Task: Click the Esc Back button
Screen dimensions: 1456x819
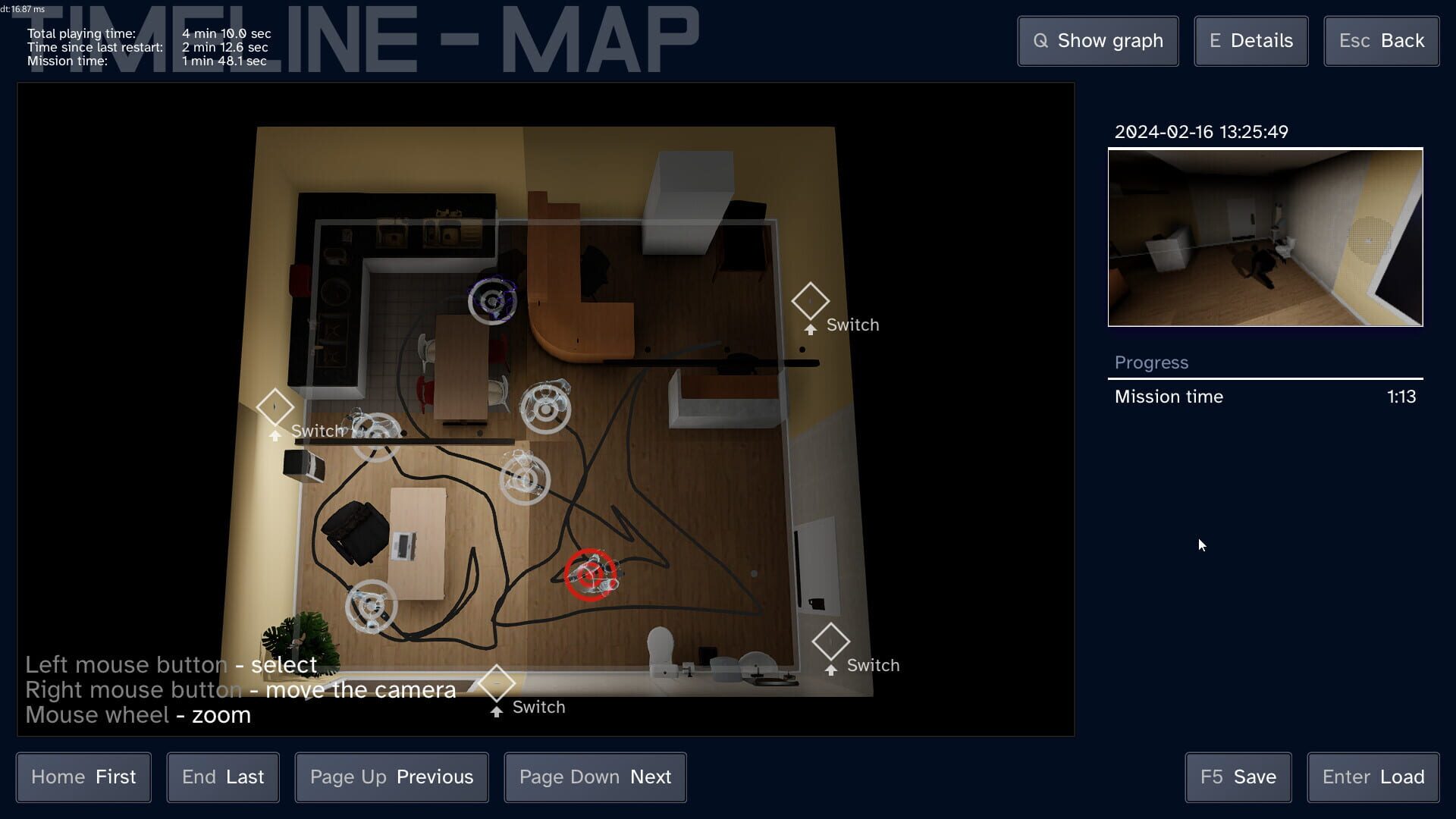Action: [1381, 41]
